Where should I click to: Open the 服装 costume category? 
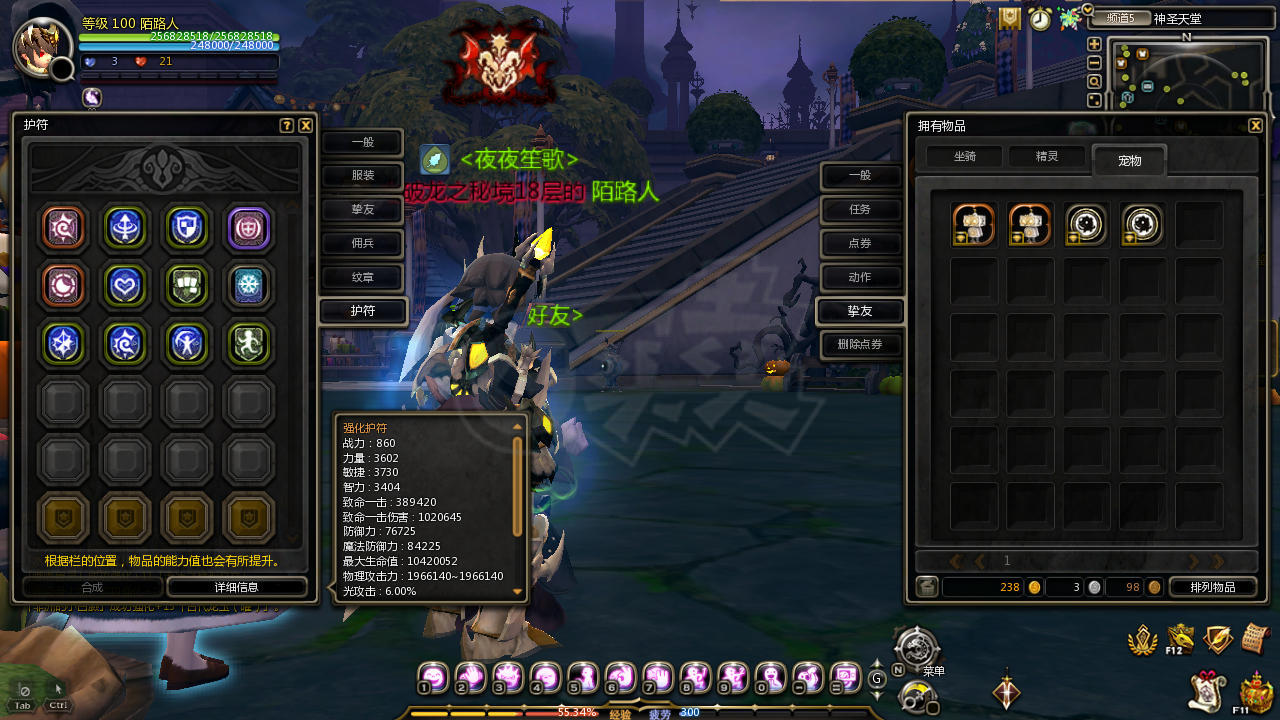[362, 176]
